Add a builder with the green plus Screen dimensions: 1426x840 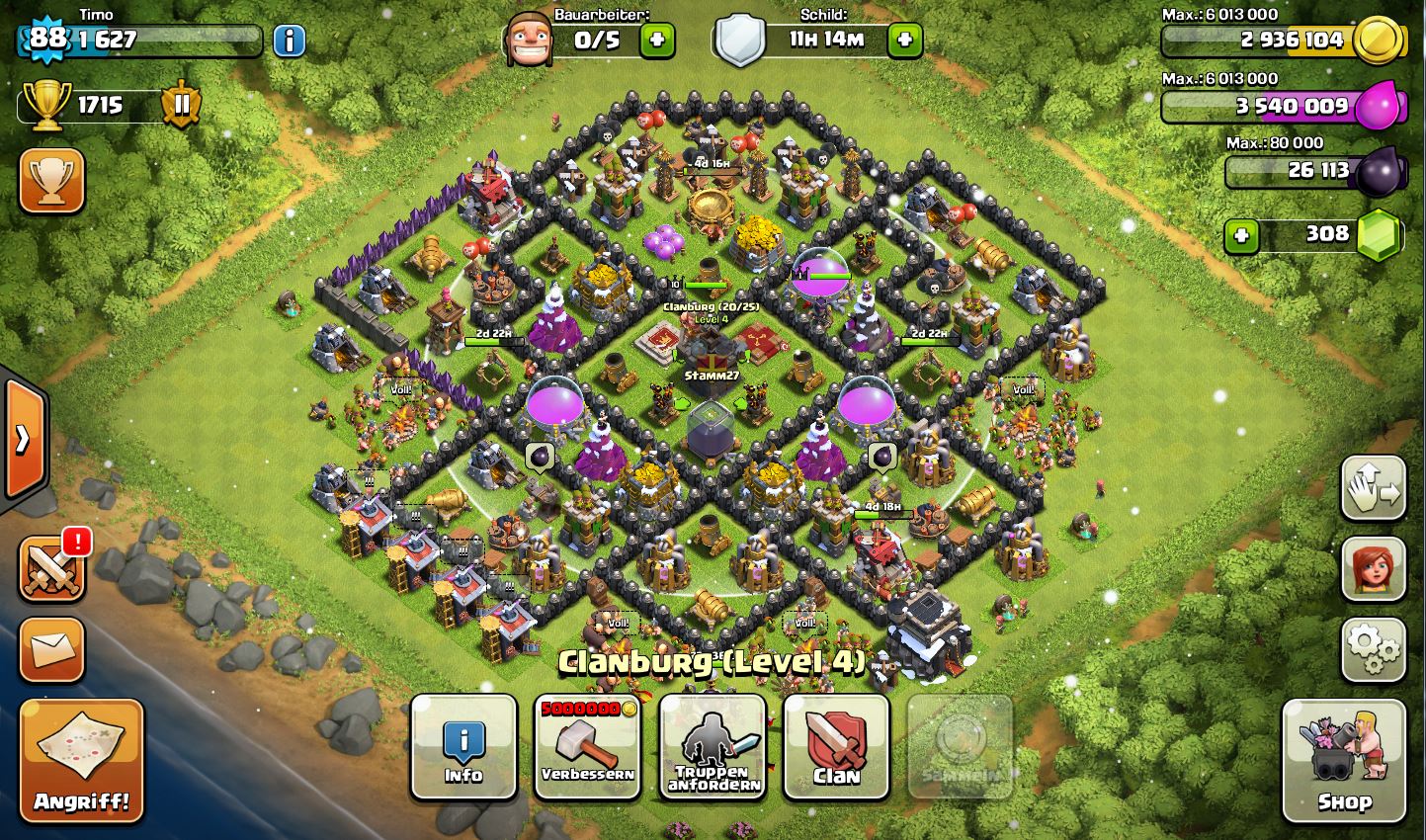pyautogui.click(x=656, y=41)
